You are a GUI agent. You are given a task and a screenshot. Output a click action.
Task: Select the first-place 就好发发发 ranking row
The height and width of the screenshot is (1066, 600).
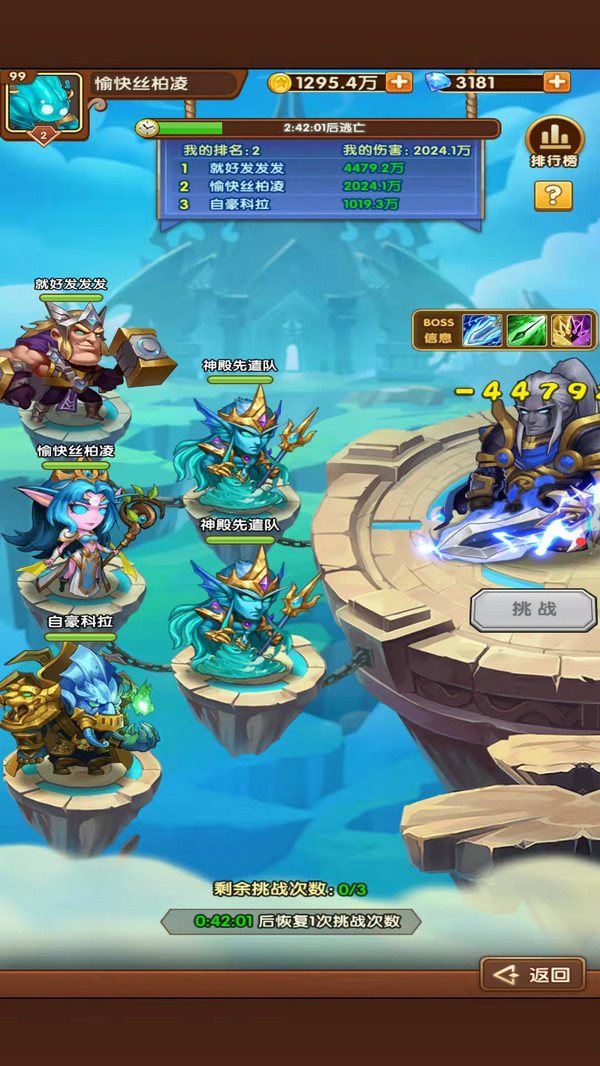click(x=320, y=168)
